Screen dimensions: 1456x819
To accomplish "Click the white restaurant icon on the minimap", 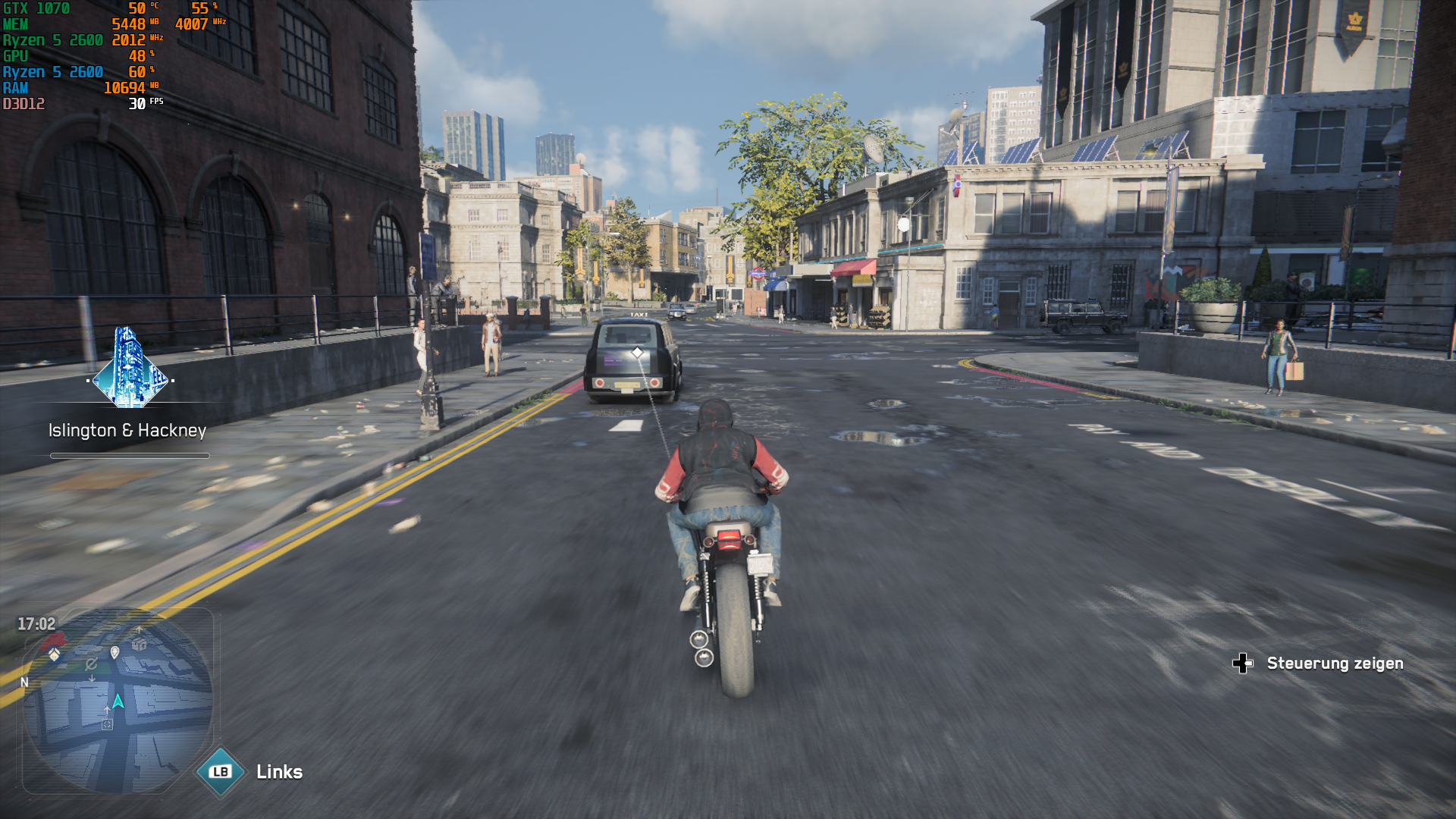I will [53, 654].
